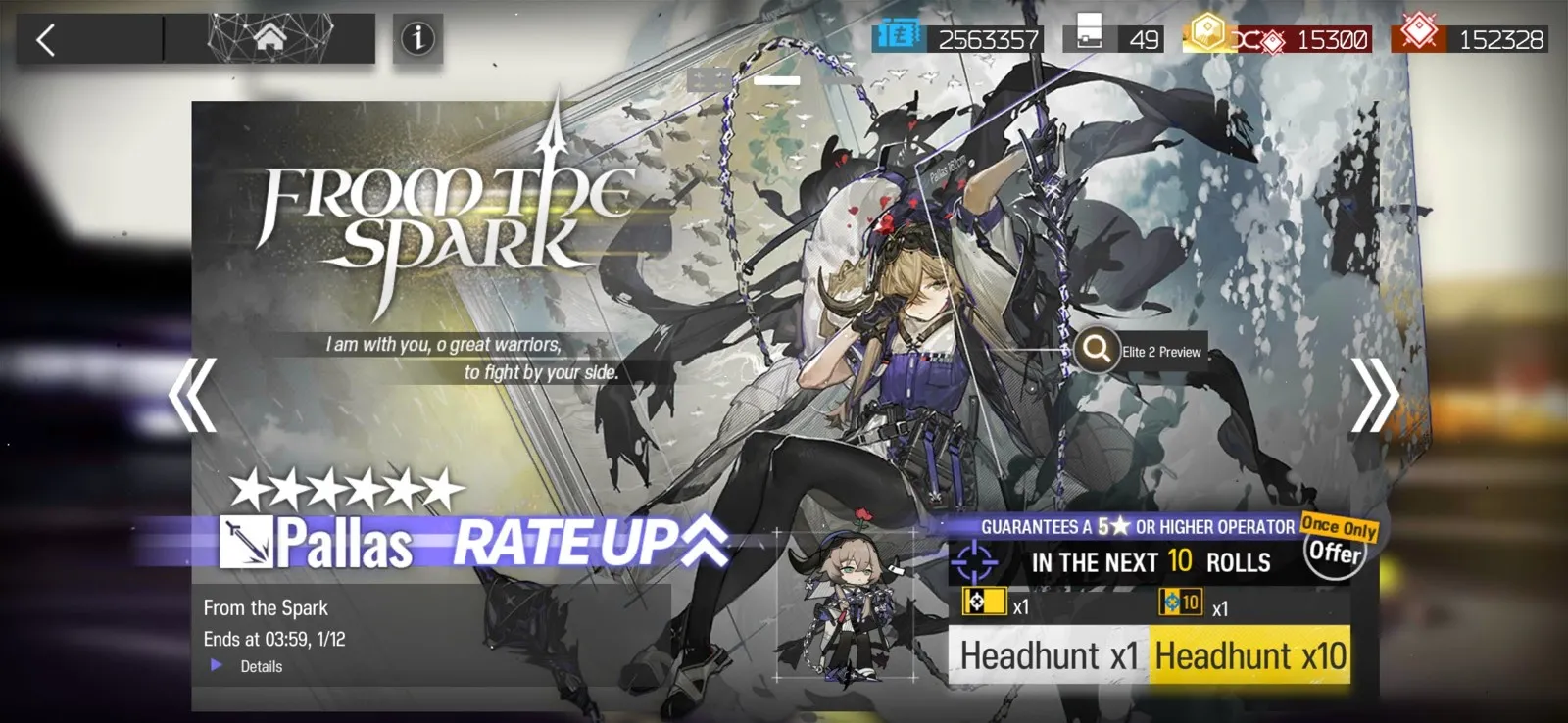Return to the home screen

click(269, 39)
